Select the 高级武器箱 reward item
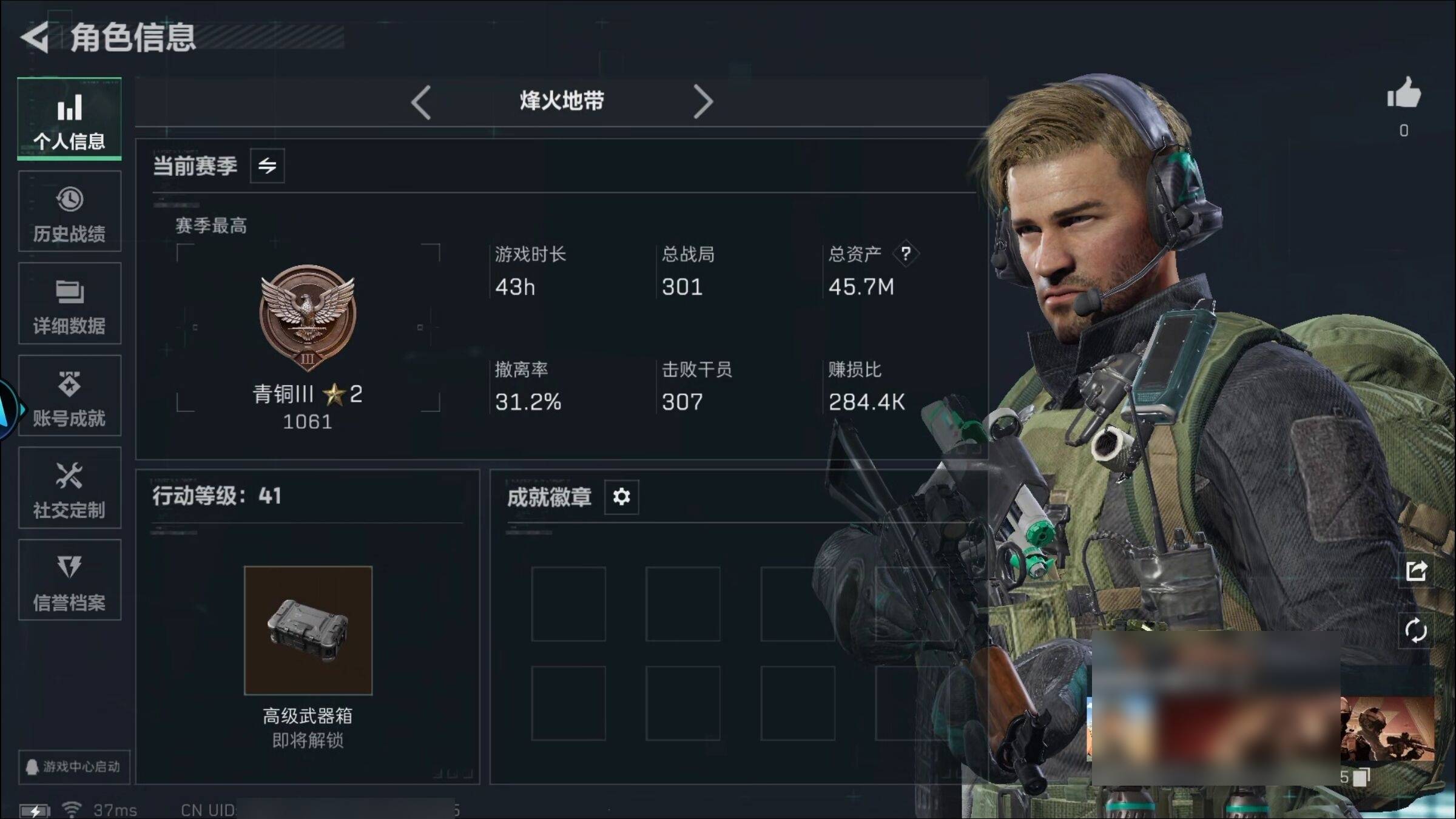 click(x=308, y=630)
